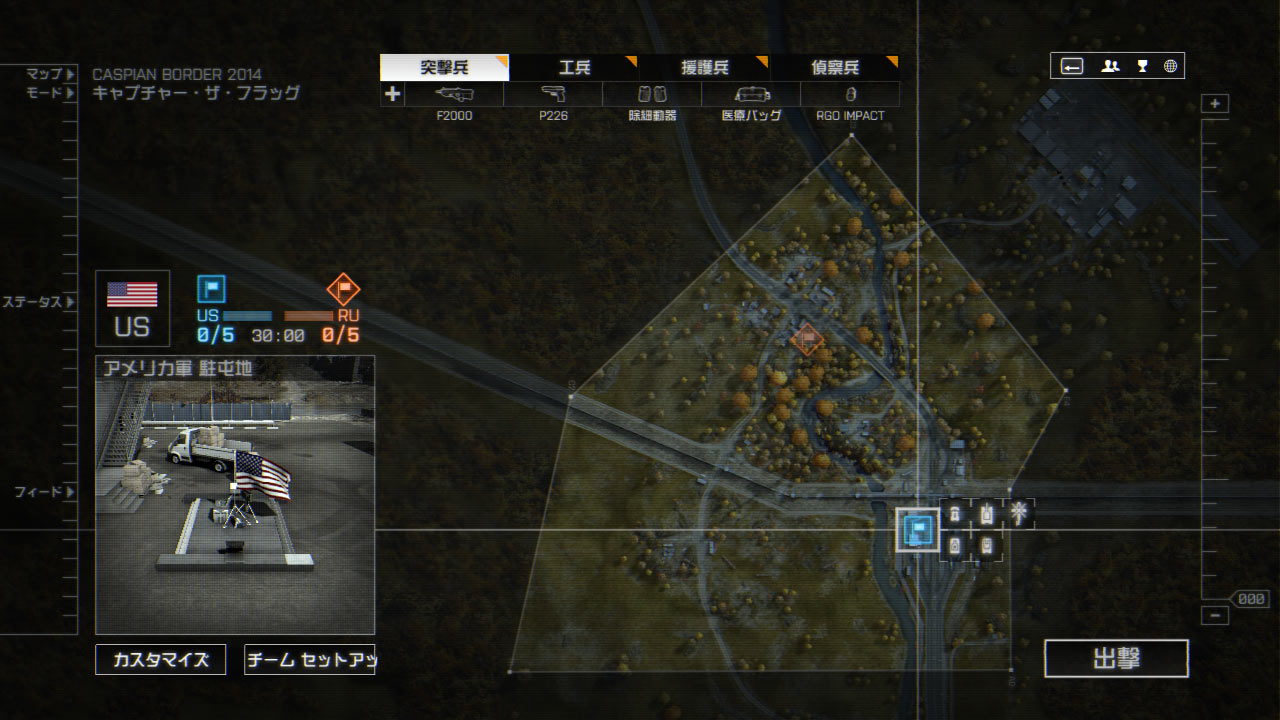Open the チーム セットアップ team setup
Image resolution: width=1280 pixels, height=720 pixels.
tap(309, 660)
